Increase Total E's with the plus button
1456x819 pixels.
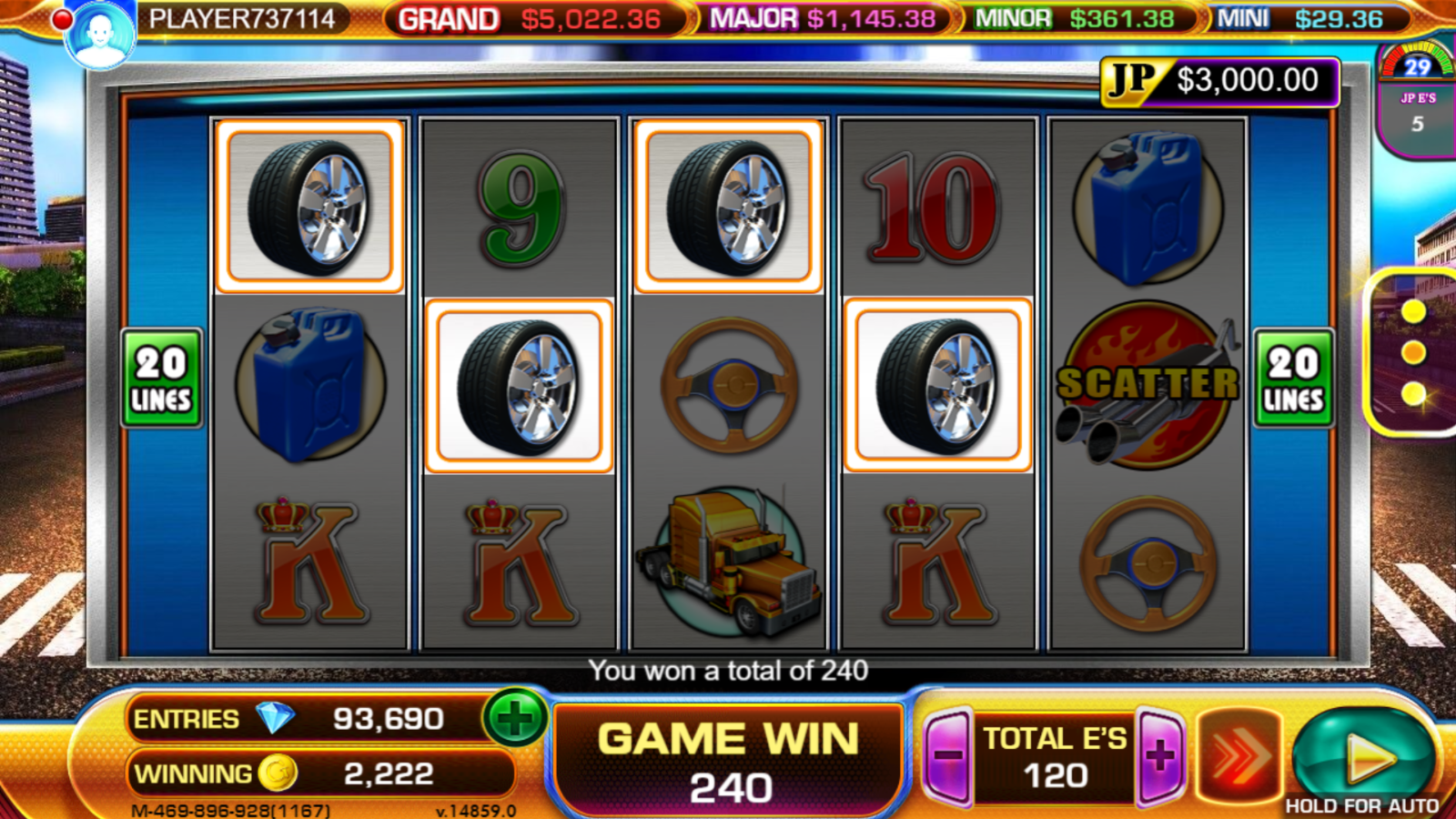[1161, 755]
